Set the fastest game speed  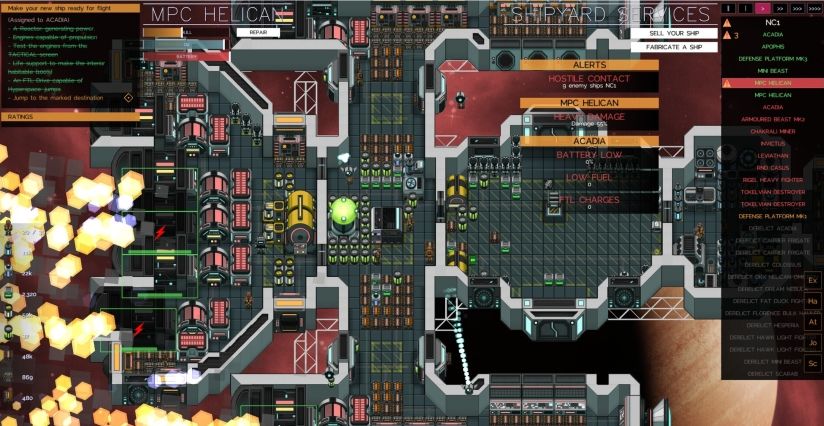click(814, 7)
